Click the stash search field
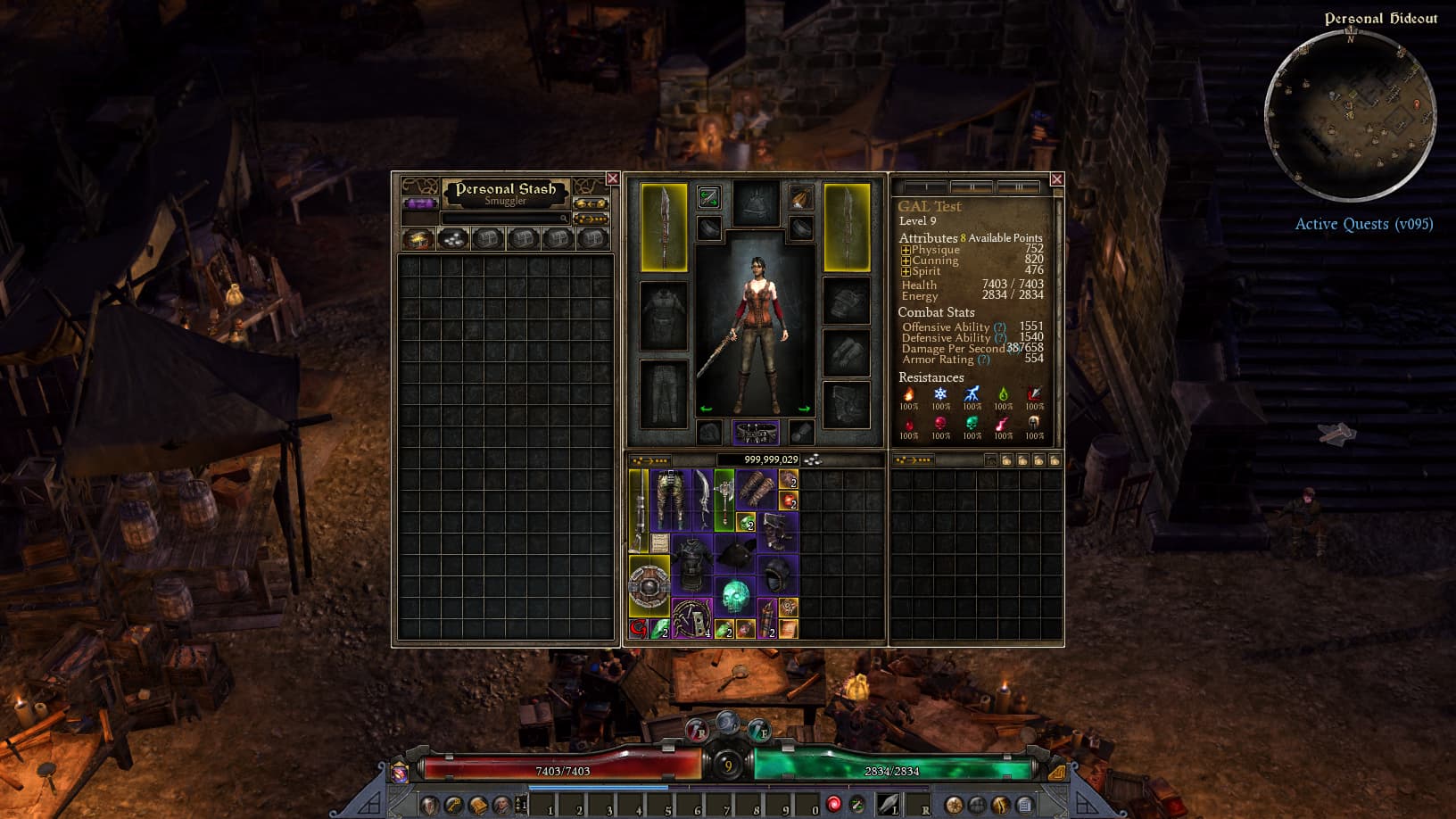The image size is (1456, 819). click(505, 219)
